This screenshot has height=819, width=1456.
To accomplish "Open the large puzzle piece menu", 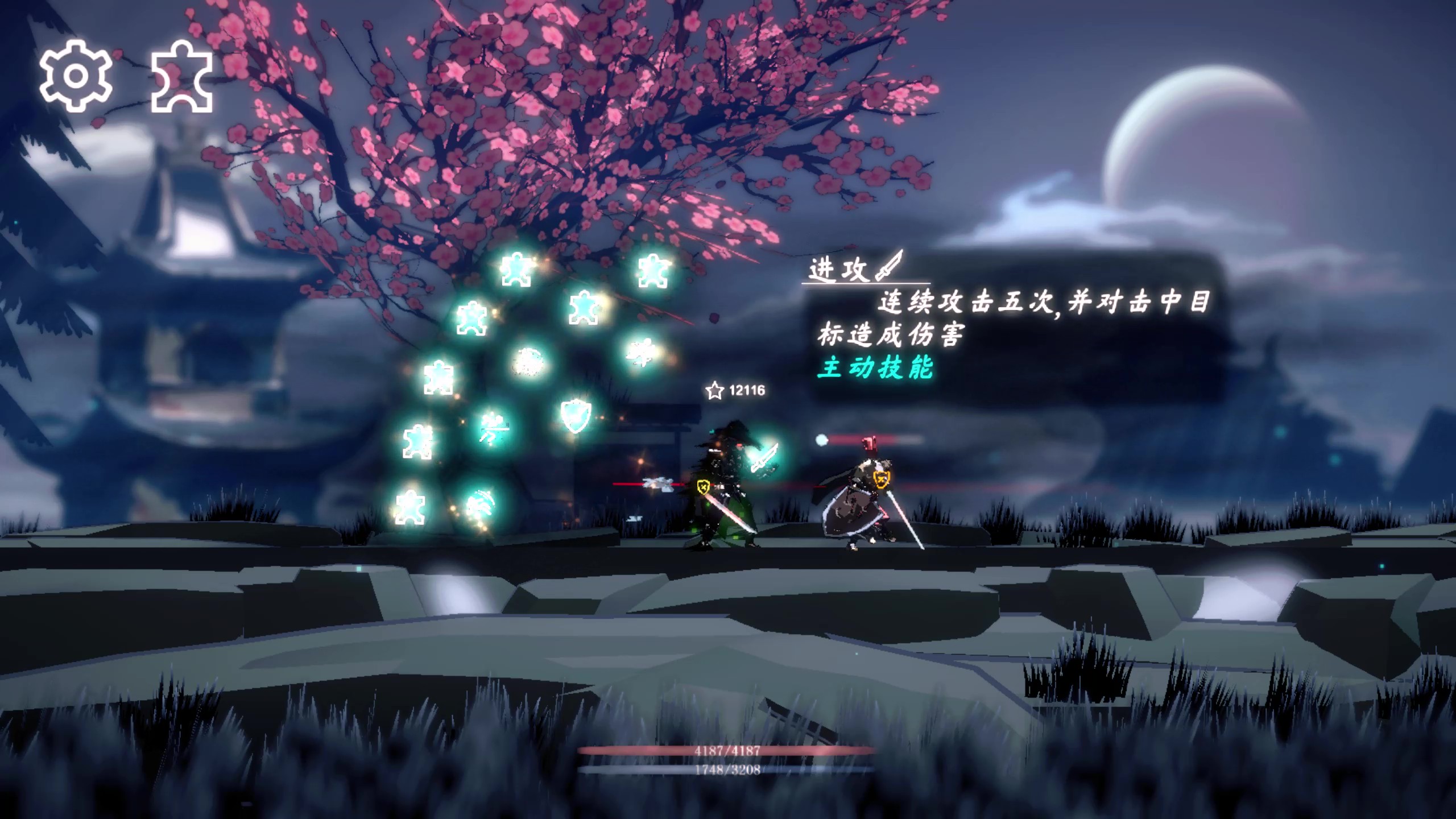I will [x=181, y=77].
